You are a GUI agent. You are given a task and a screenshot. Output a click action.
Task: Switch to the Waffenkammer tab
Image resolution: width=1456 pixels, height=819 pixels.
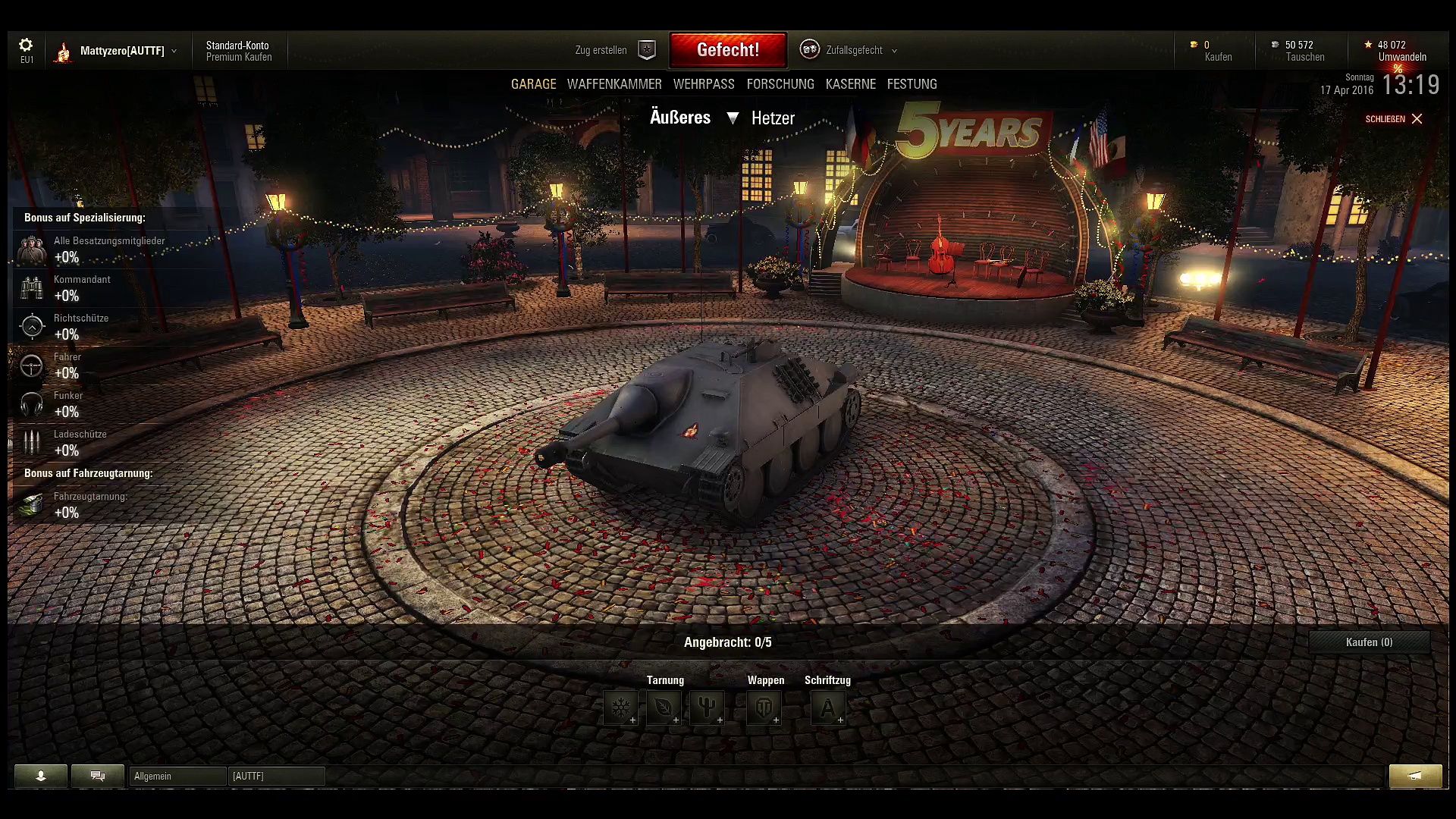[614, 84]
